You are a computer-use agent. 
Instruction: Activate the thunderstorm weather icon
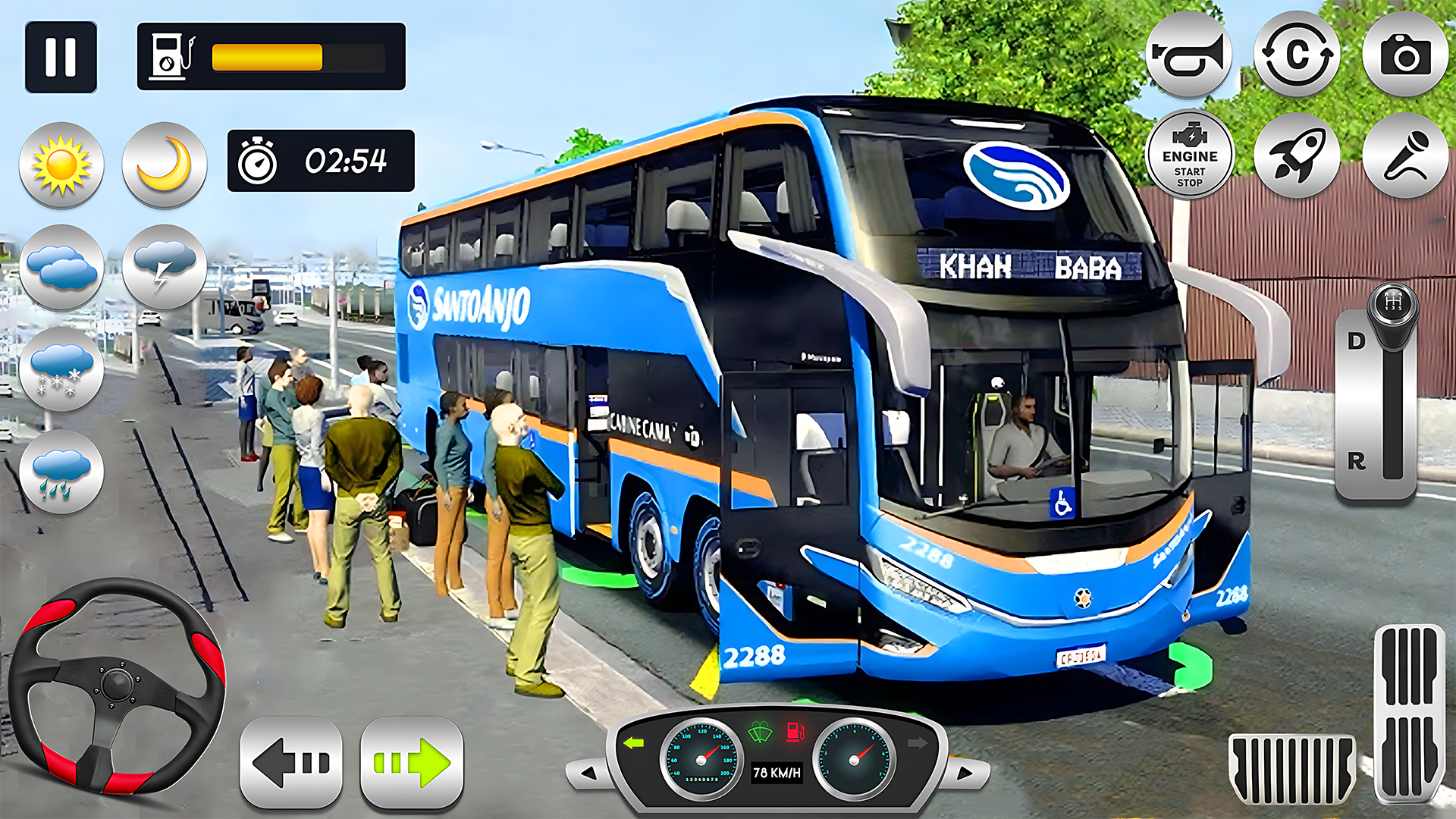[165, 267]
